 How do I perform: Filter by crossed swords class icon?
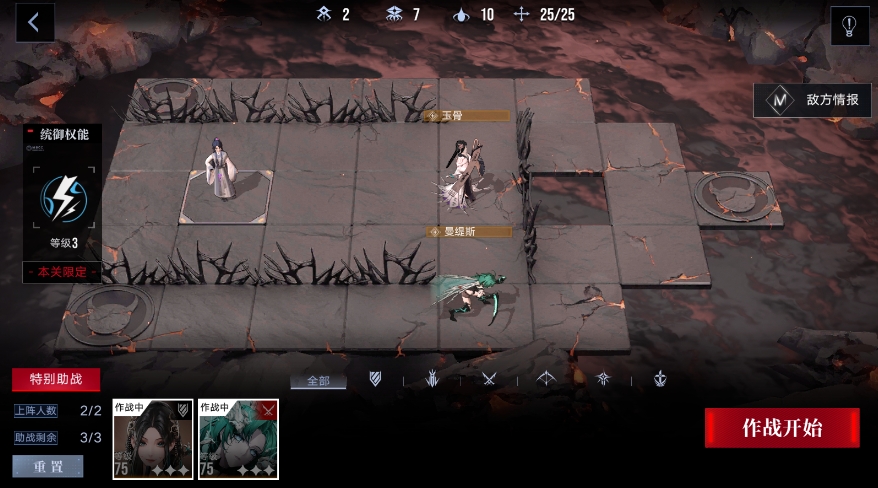coord(489,379)
